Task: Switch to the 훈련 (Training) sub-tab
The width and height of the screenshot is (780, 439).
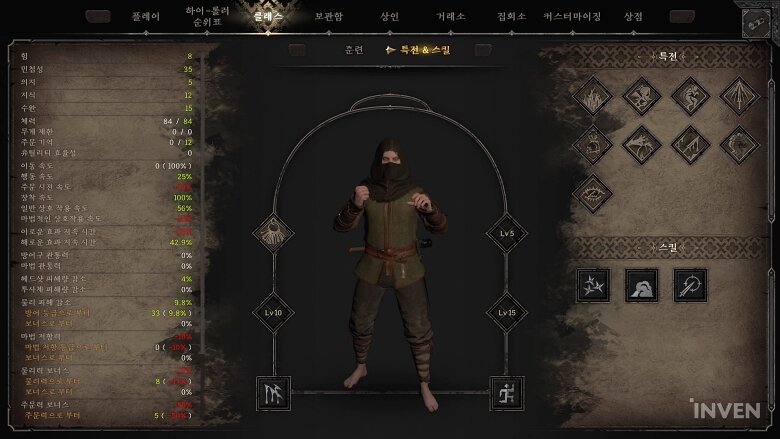Action: coord(353,49)
